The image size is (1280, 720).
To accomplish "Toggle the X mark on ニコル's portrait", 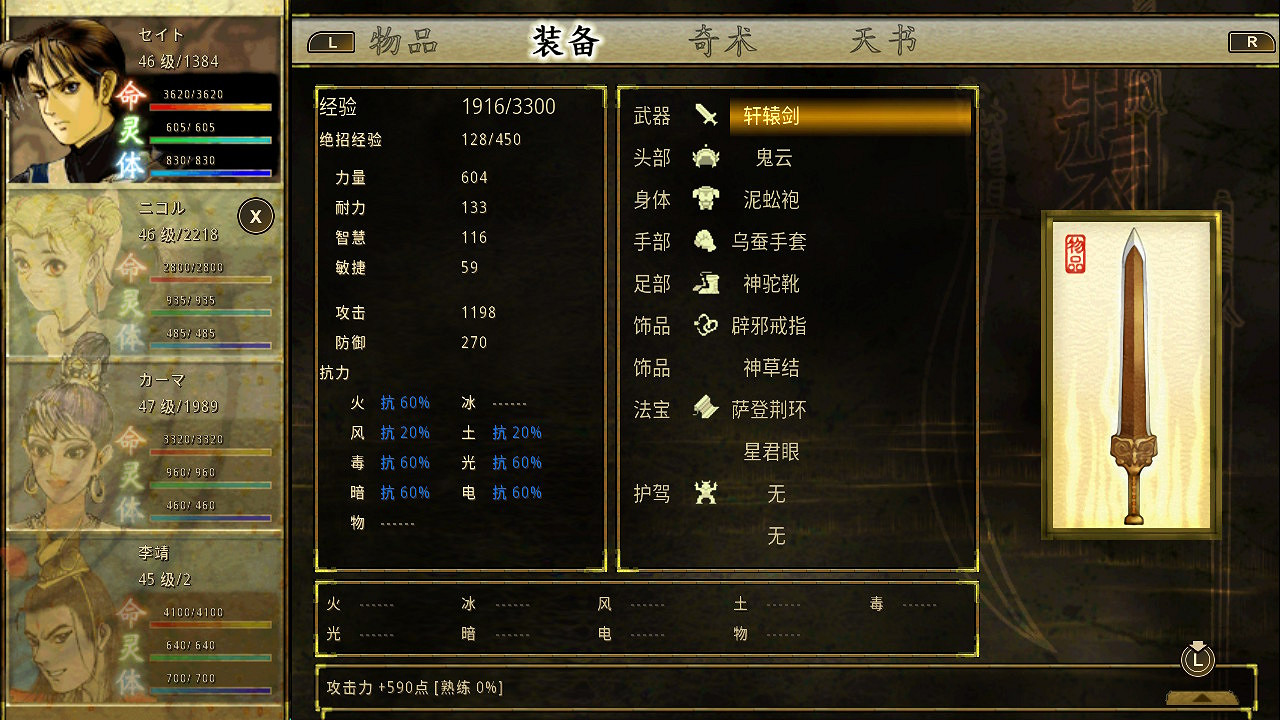I will [255, 216].
